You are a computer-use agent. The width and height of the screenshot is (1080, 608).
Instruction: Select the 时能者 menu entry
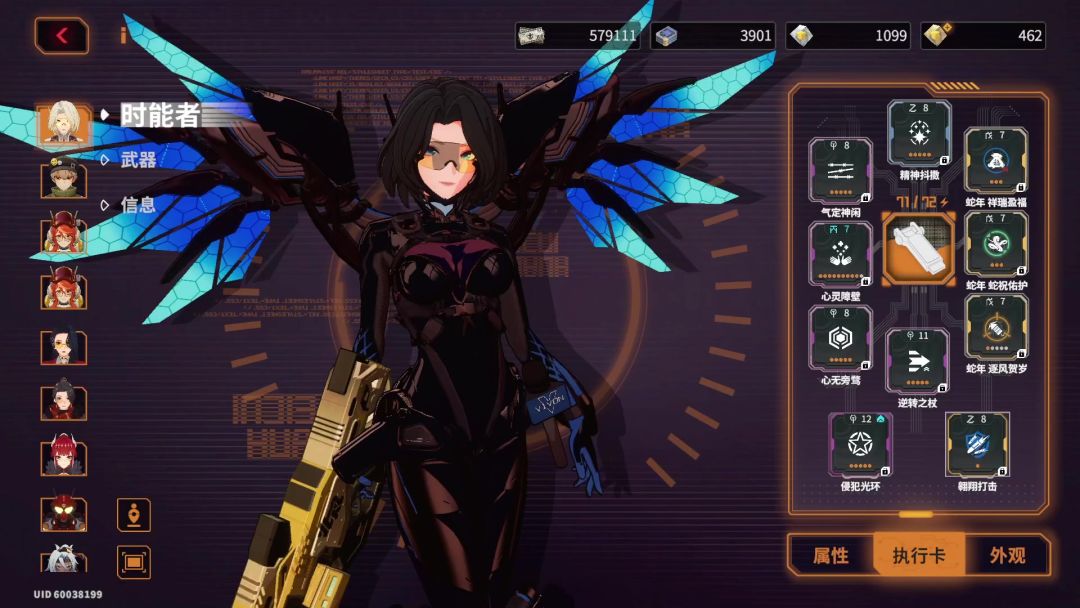pyautogui.click(x=160, y=115)
